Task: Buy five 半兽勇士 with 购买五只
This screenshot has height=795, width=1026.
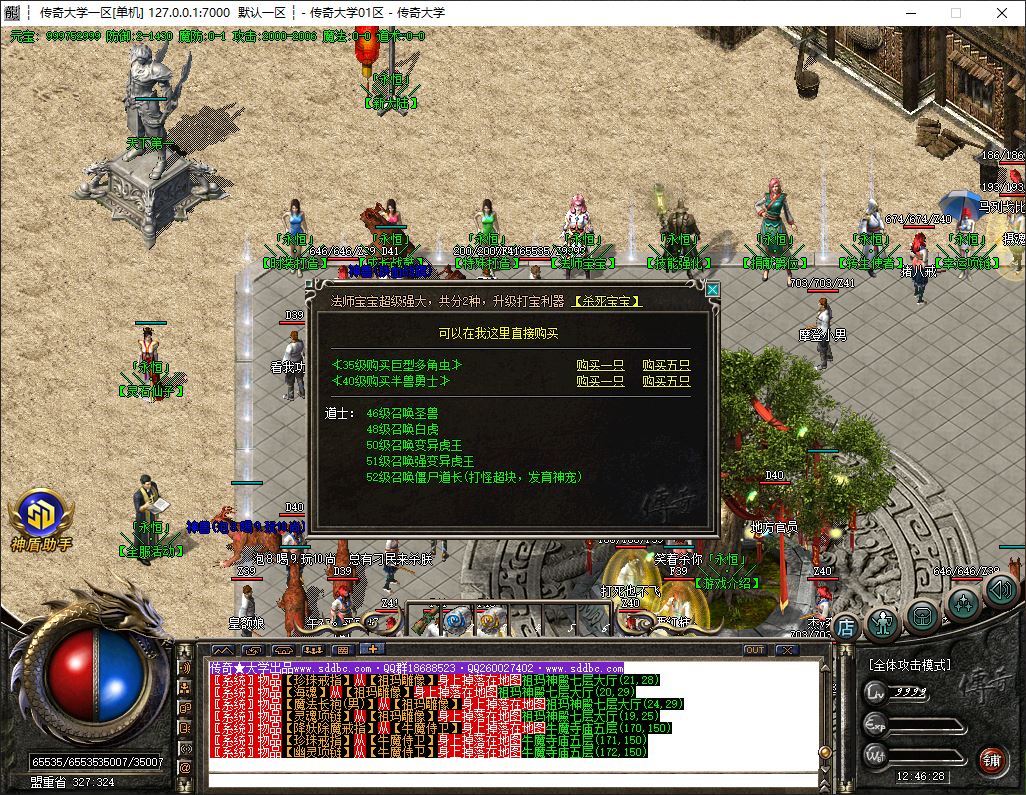Action: pyautogui.click(x=666, y=381)
